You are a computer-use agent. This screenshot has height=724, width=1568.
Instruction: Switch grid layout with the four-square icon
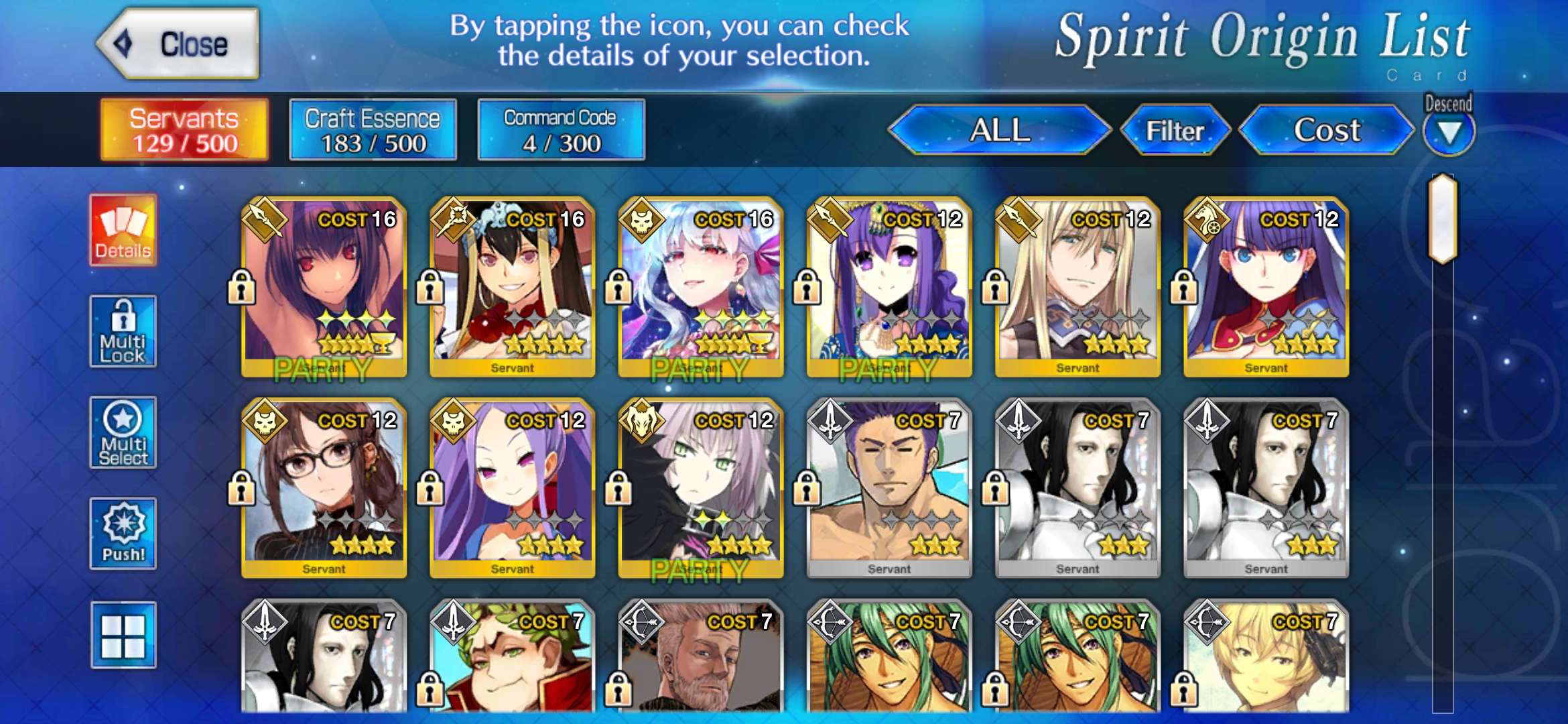(x=123, y=635)
